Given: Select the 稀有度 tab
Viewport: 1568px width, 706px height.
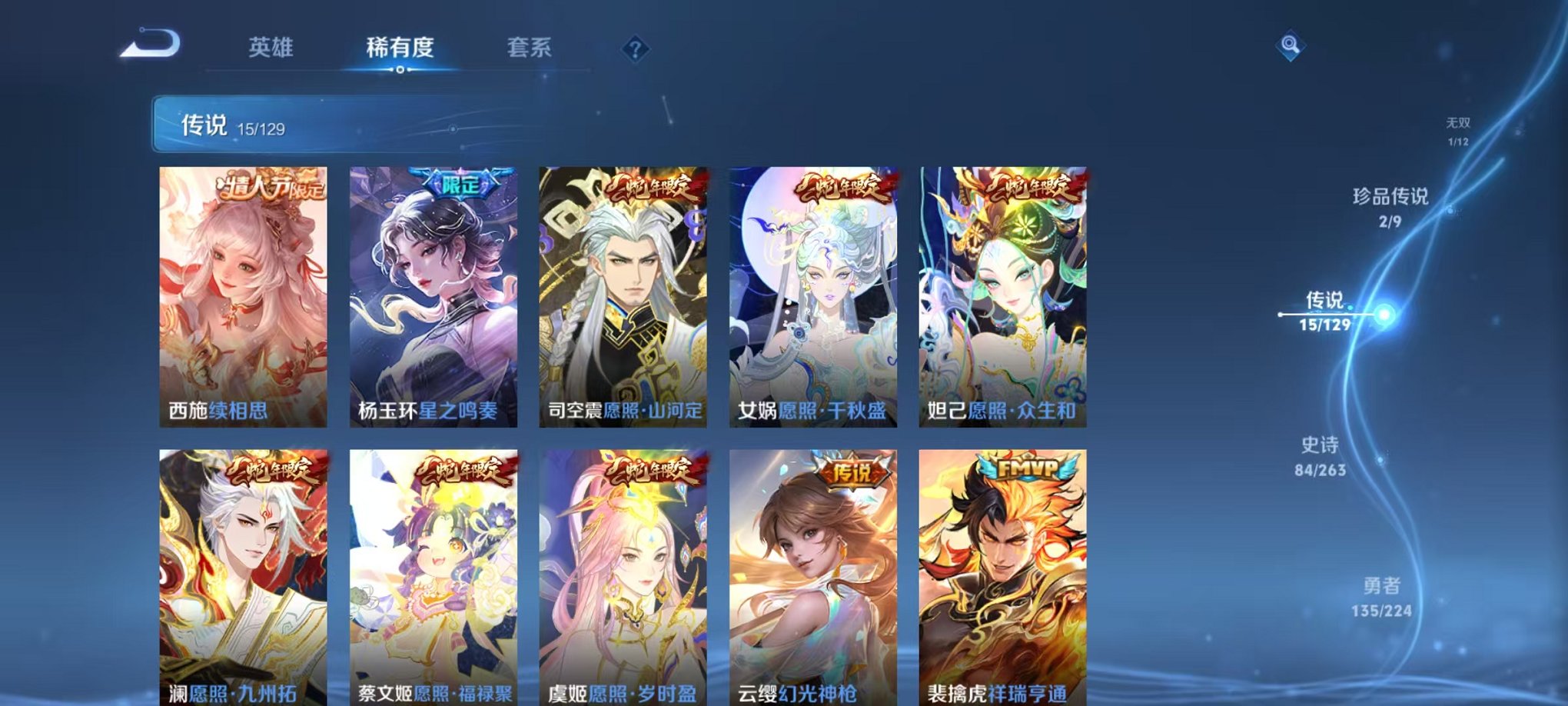Looking at the screenshot, I should 400,46.
